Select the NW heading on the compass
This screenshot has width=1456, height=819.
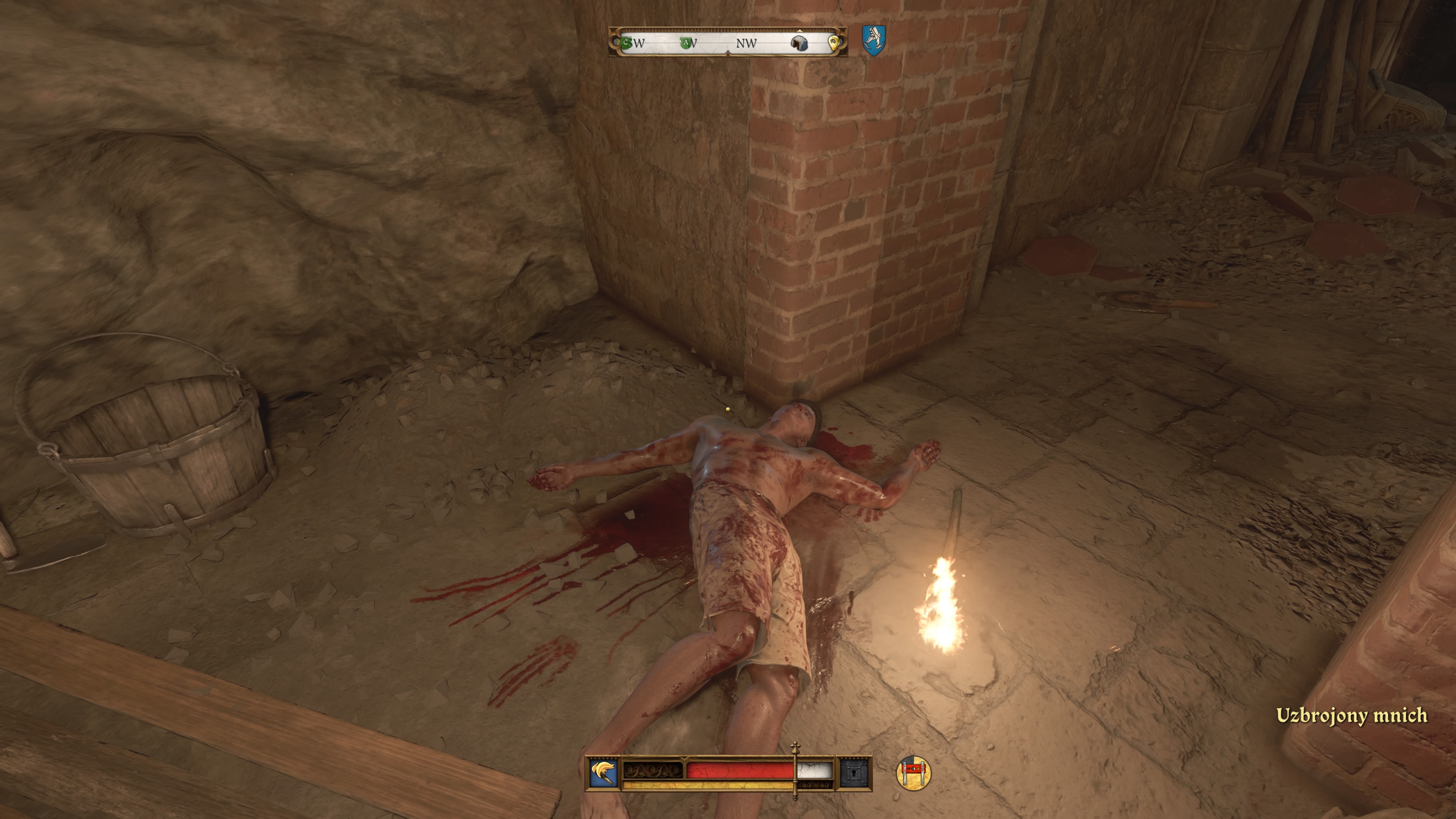pos(747,45)
